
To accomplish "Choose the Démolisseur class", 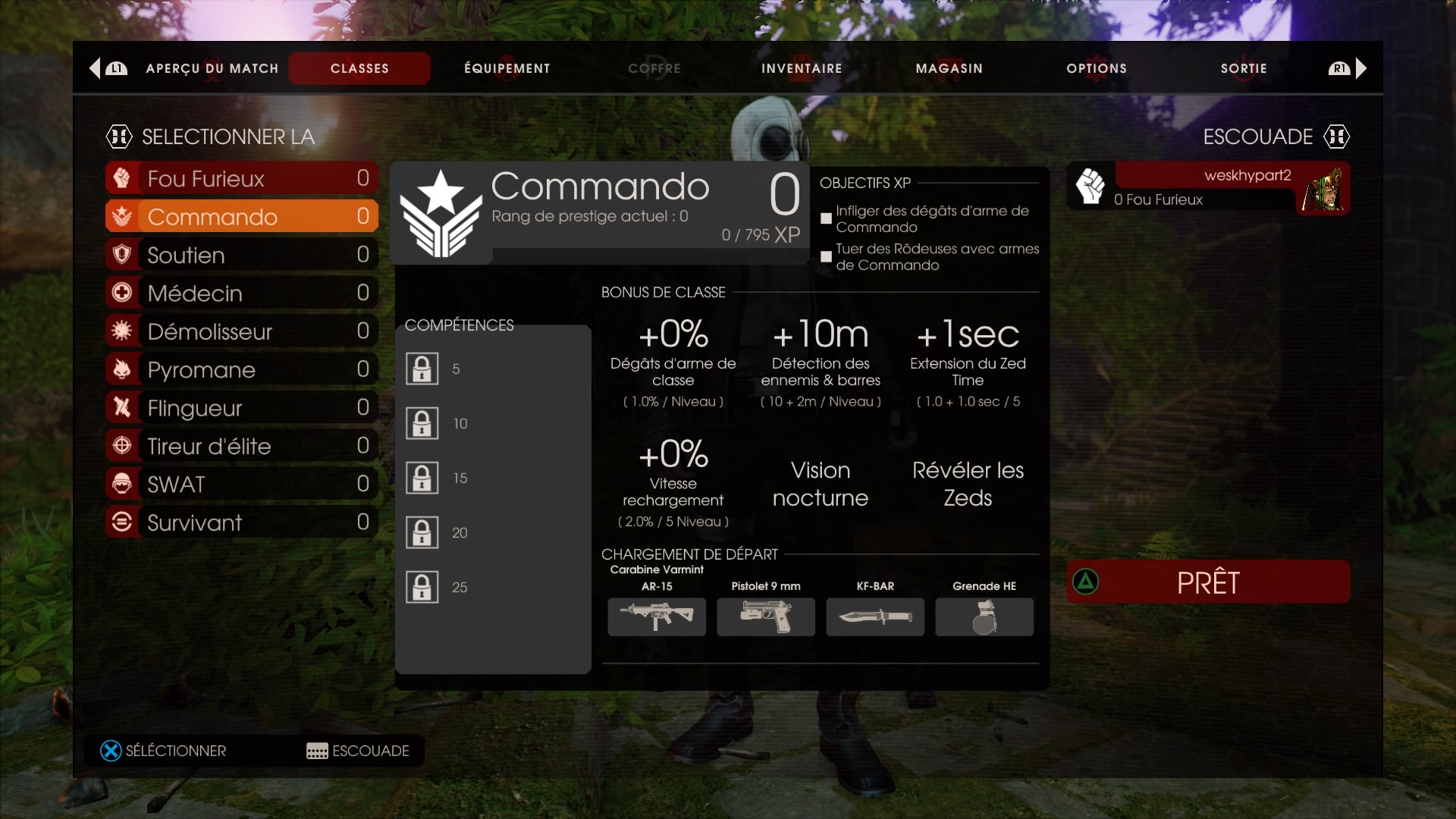I will tap(242, 331).
